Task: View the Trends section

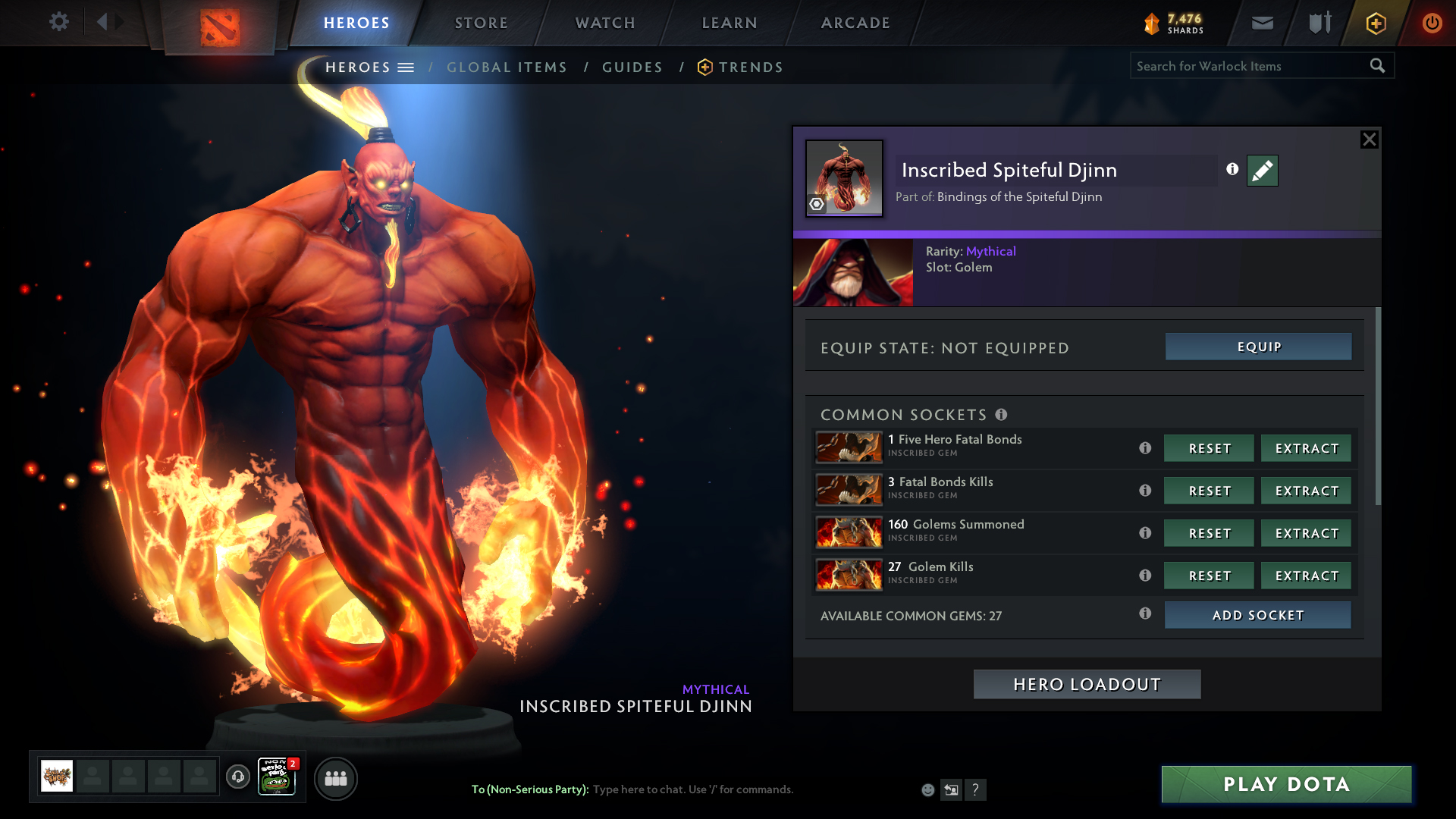Action: [x=750, y=67]
